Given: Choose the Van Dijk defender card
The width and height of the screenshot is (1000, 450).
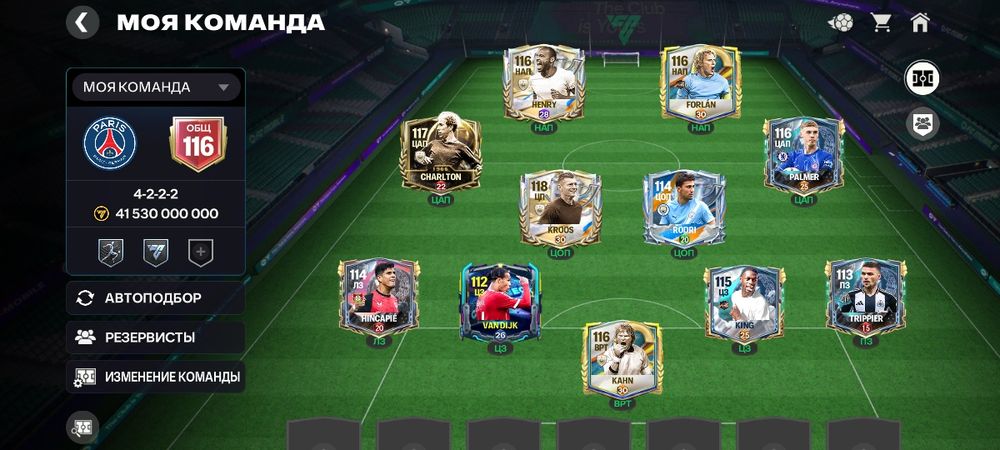Looking at the screenshot, I should tap(500, 303).
